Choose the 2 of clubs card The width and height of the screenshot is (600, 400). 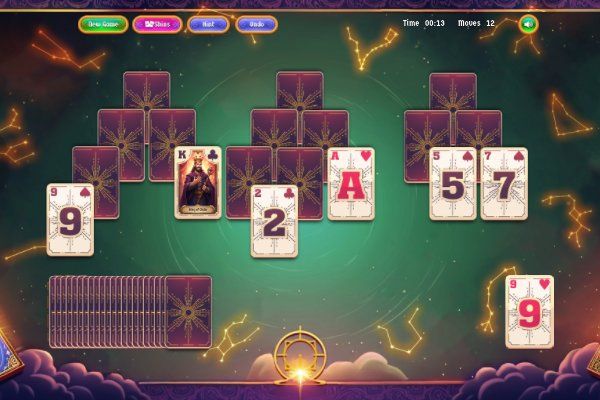click(x=273, y=222)
